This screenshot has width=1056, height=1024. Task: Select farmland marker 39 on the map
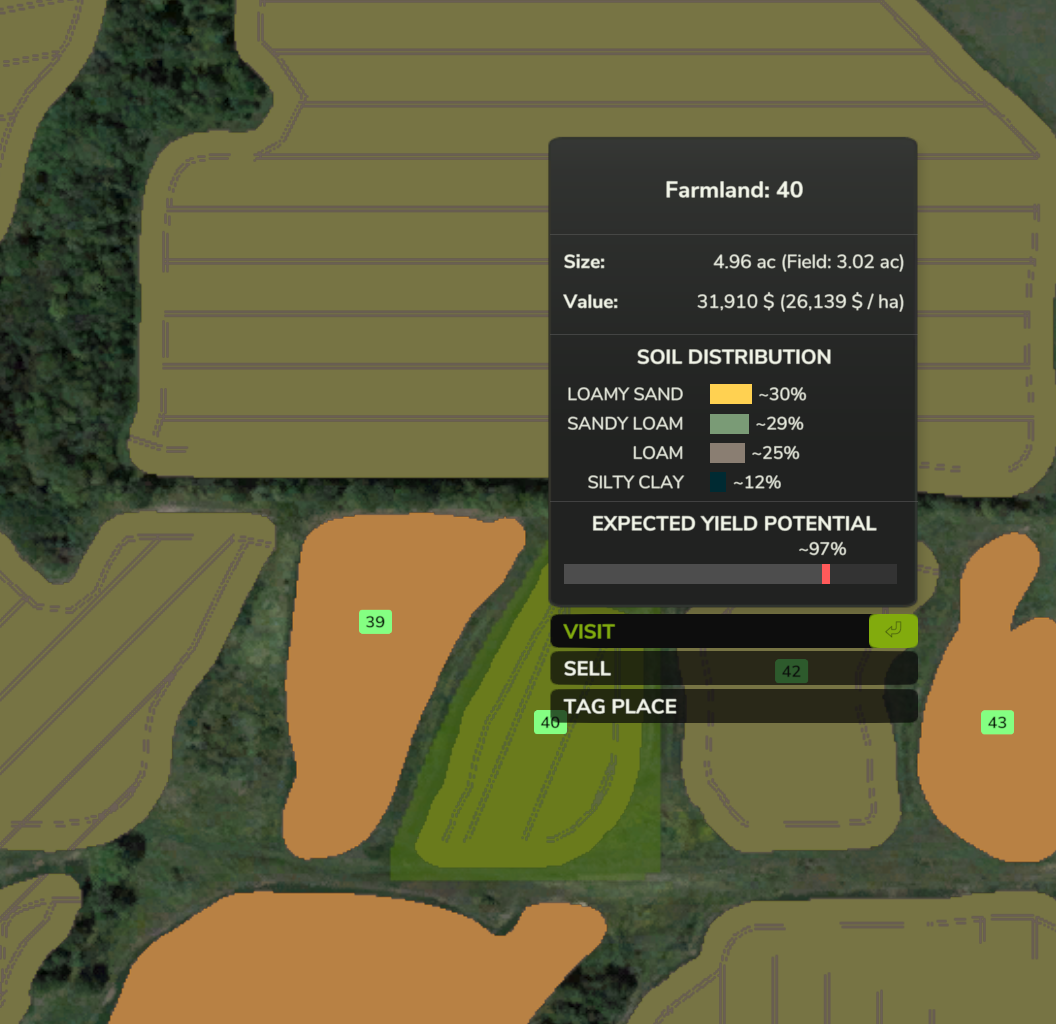click(x=375, y=622)
